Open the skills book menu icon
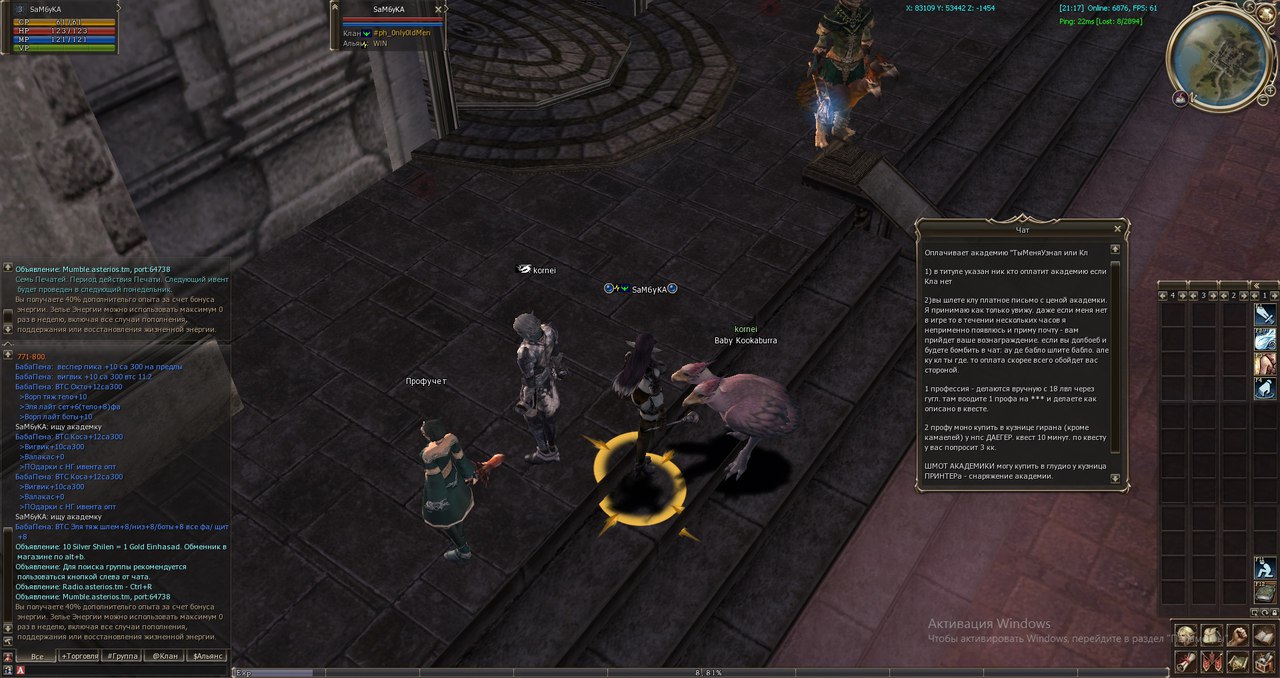 pos(1263,636)
